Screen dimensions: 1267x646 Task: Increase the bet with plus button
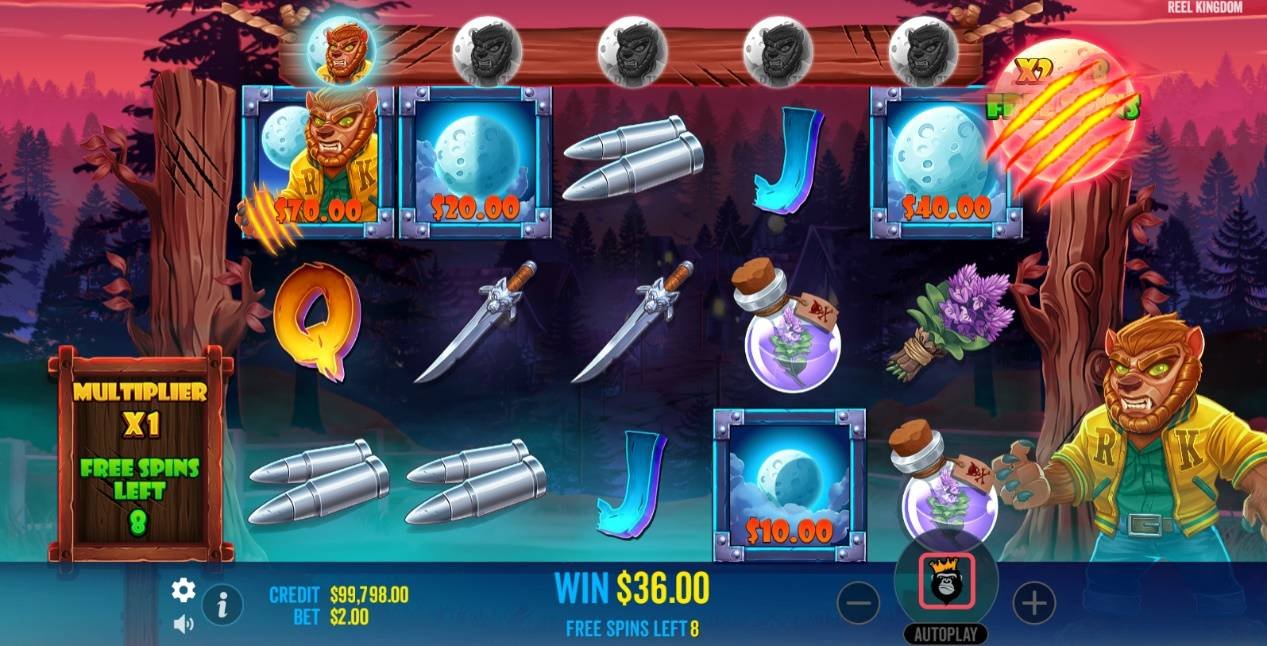pos(1034,603)
